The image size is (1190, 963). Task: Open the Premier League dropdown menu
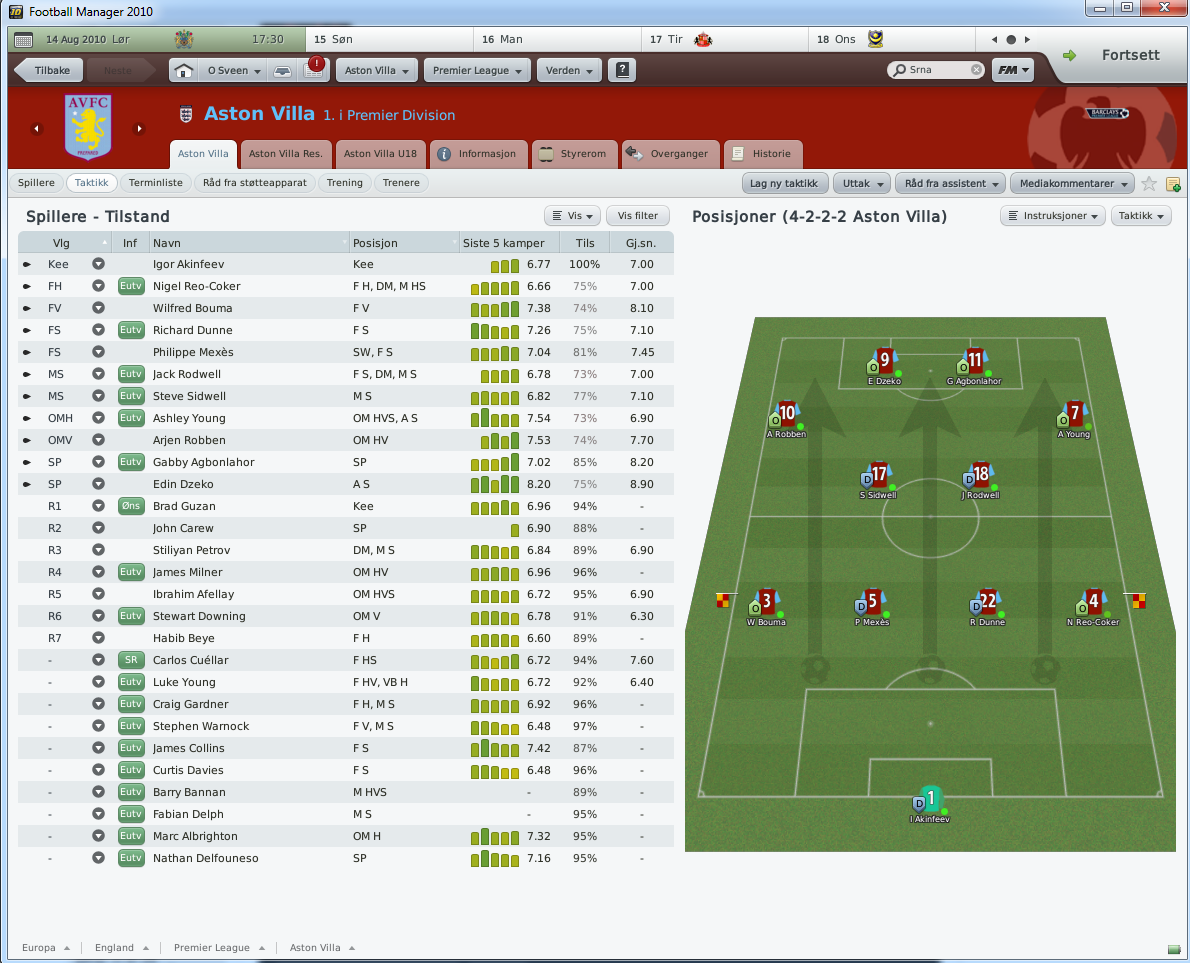(x=479, y=71)
